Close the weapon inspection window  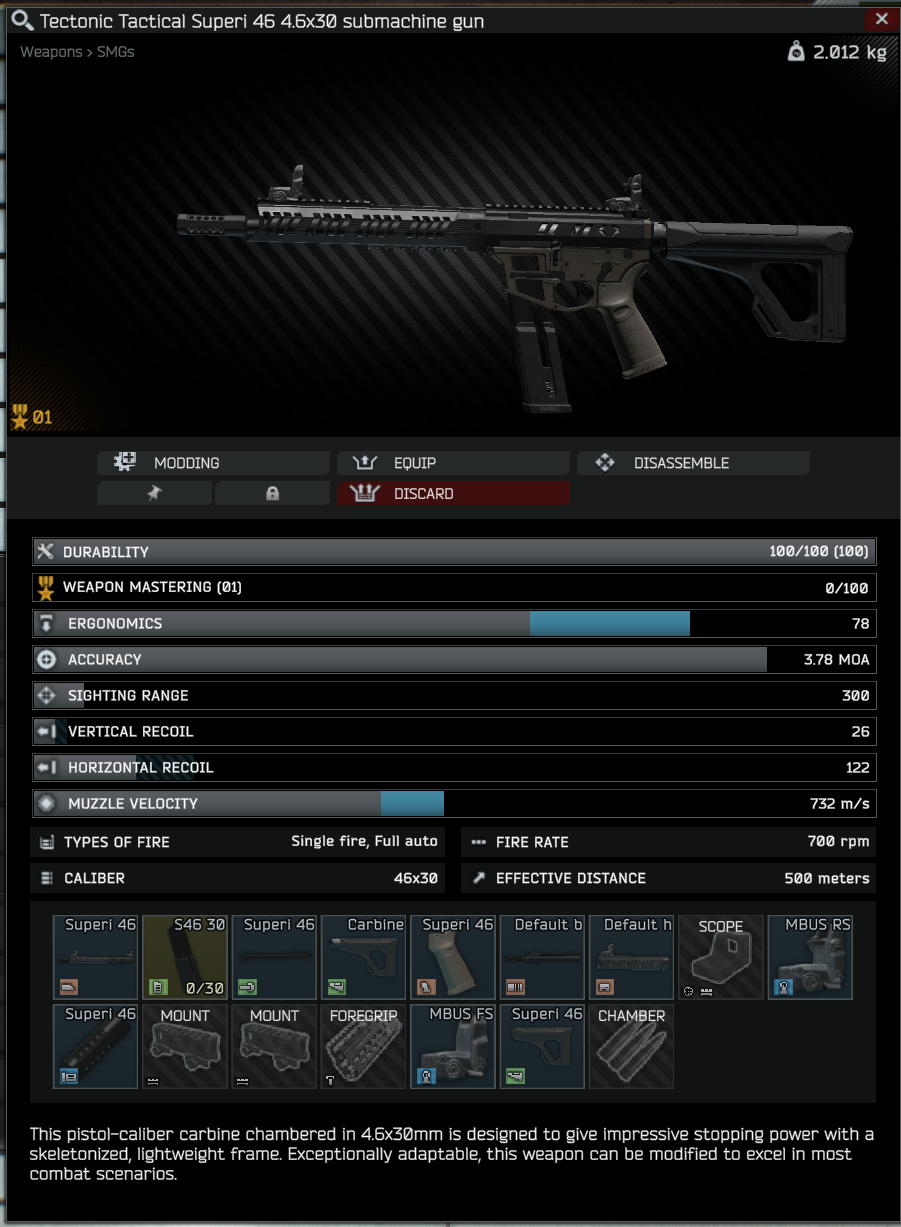[x=881, y=19]
